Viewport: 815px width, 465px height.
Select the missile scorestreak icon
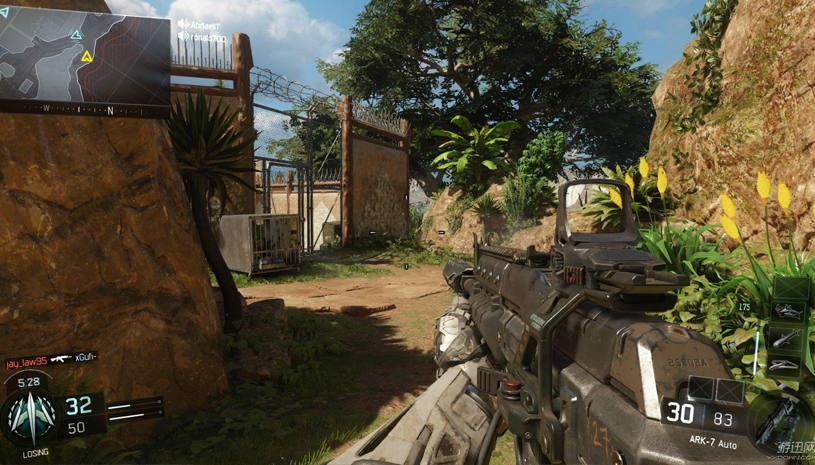pos(790,340)
